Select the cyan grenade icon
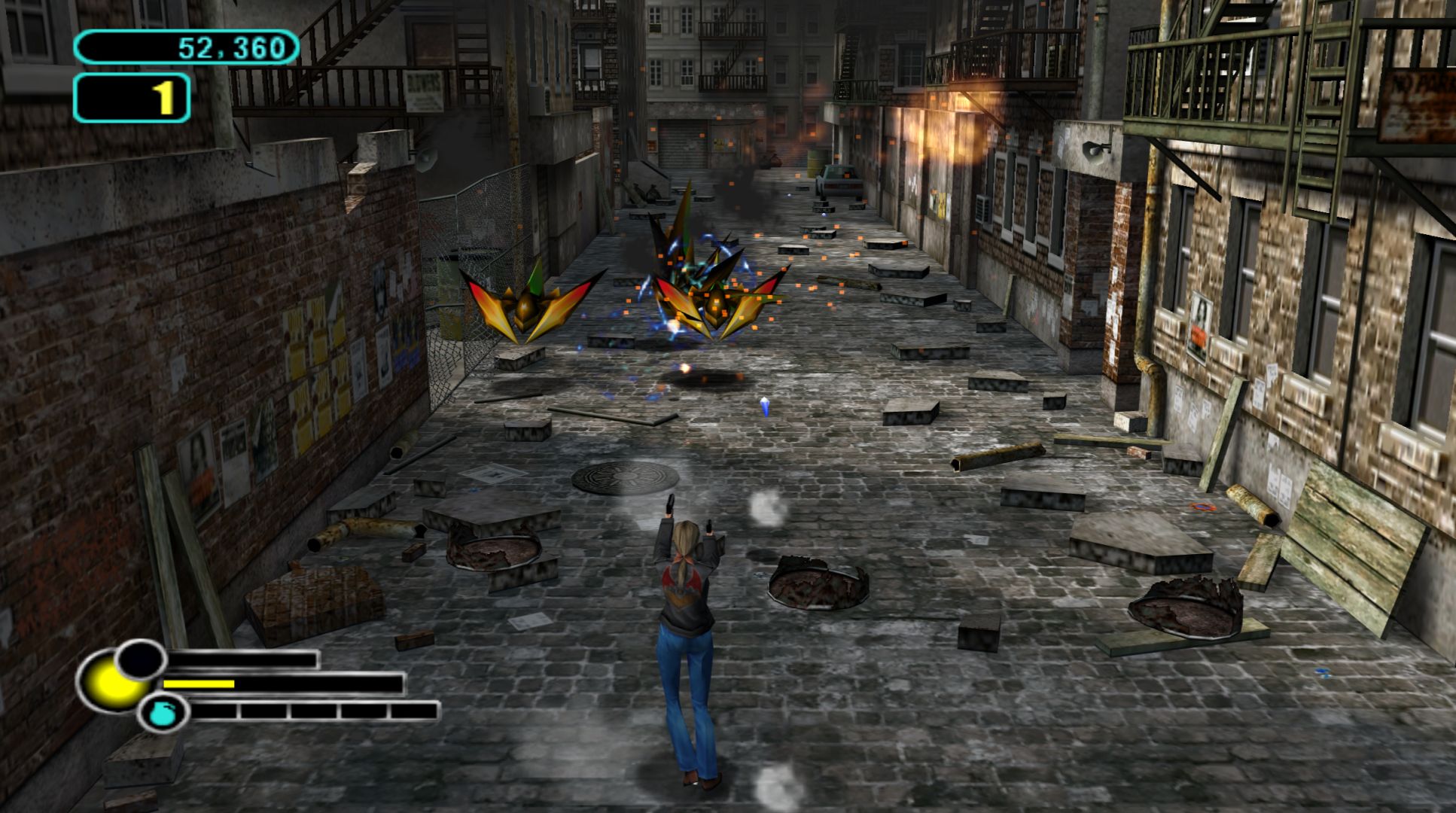 pos(163,713)
